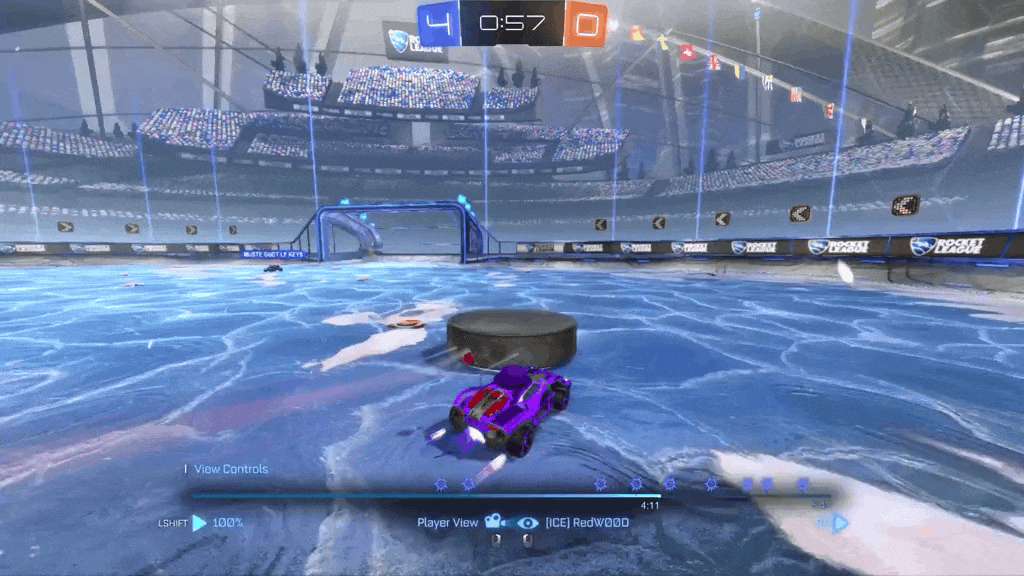The height and width of the screenshot is (576, 1024).
Task: Click the eye spectate icon
Action: pos(527,522)
